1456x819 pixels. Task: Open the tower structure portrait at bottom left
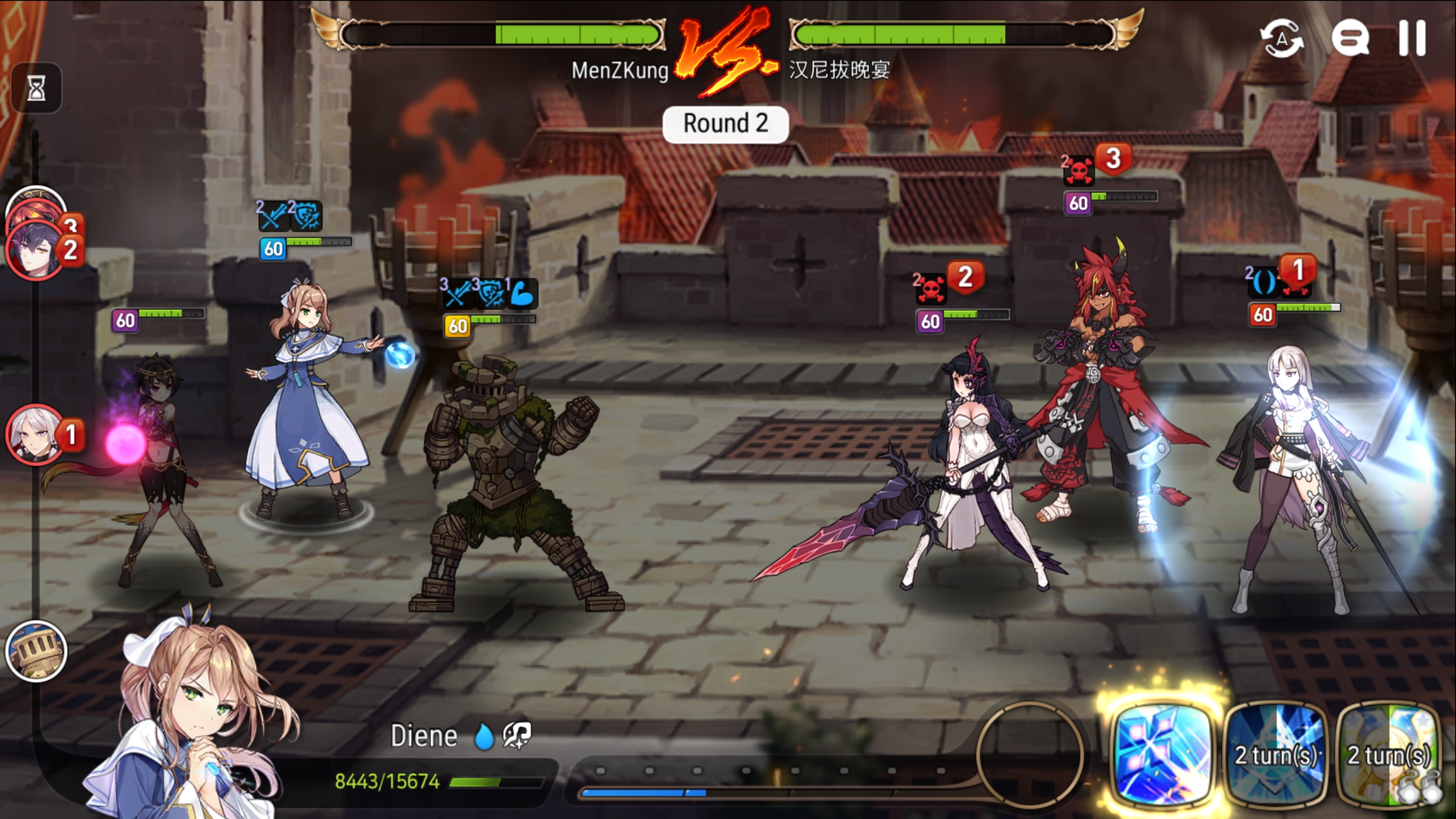coord(37,651)
